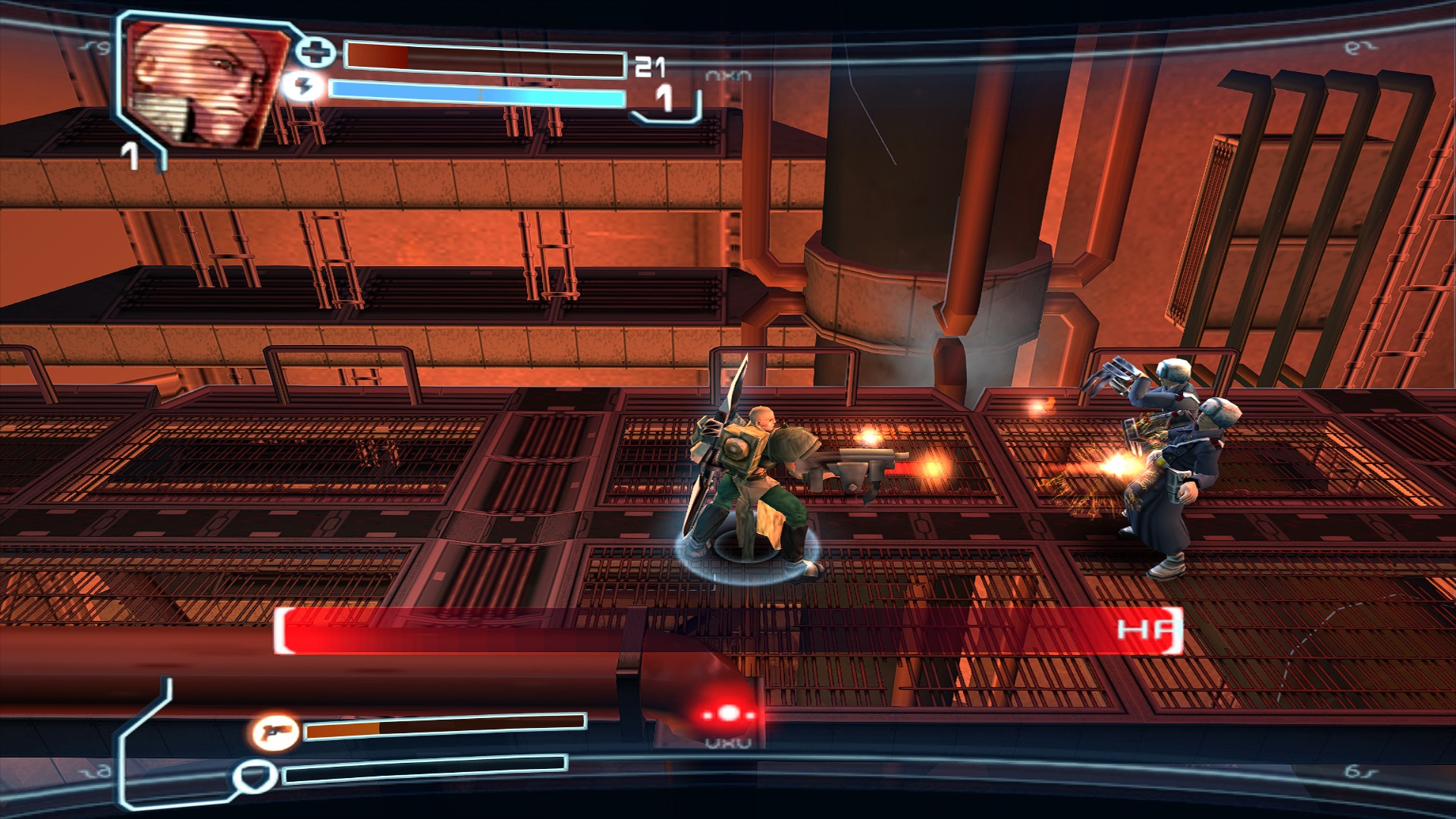
Task: Select the bald character portrait
Action: point(203,83)
